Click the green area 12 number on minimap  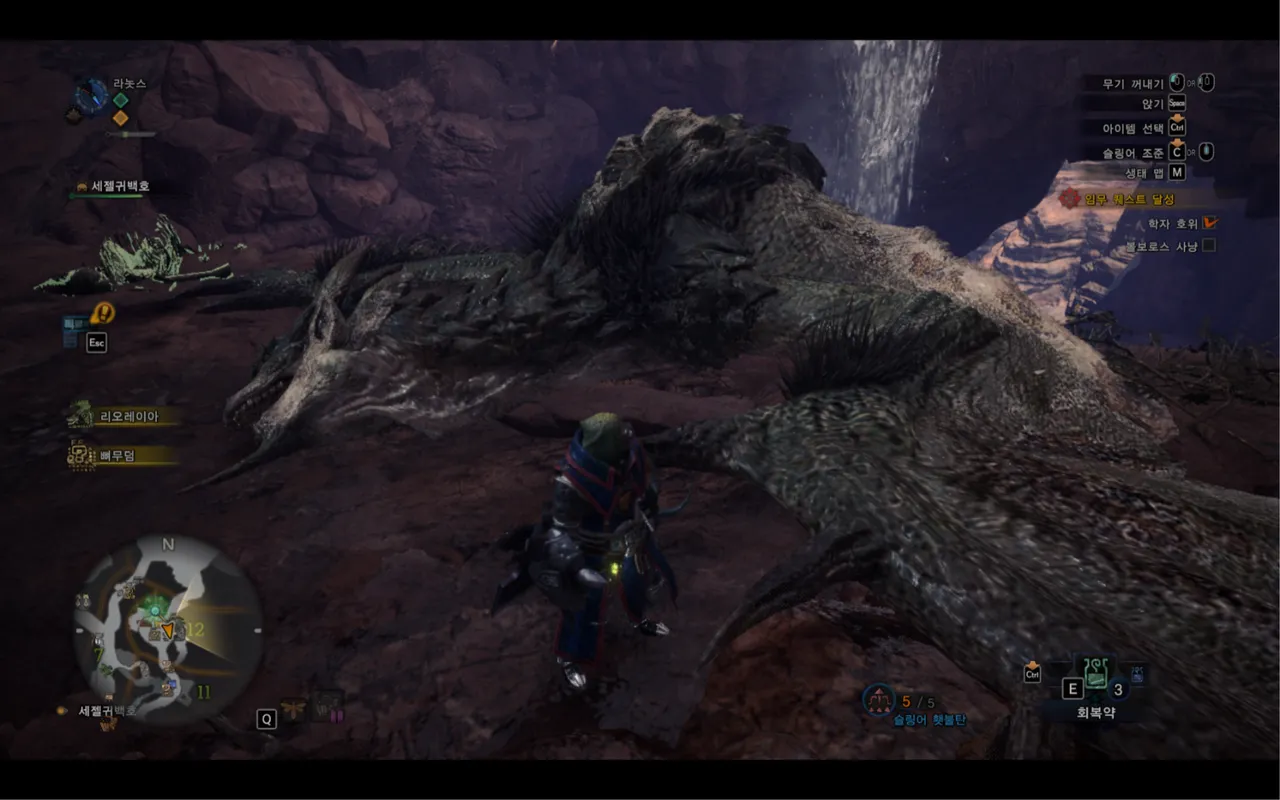196,630
